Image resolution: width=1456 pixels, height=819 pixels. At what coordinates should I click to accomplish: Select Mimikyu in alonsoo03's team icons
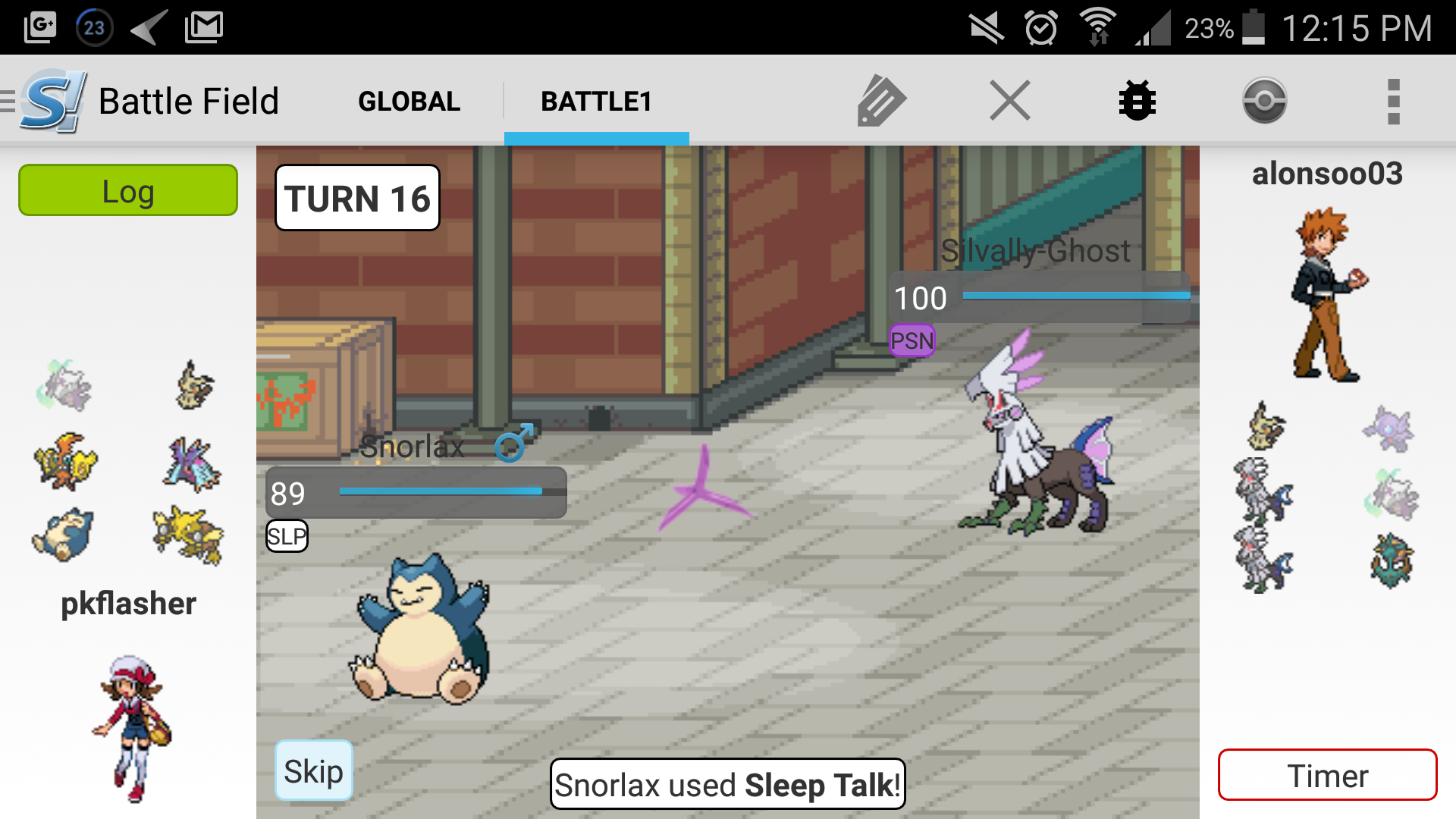(x=1266, y=426)
